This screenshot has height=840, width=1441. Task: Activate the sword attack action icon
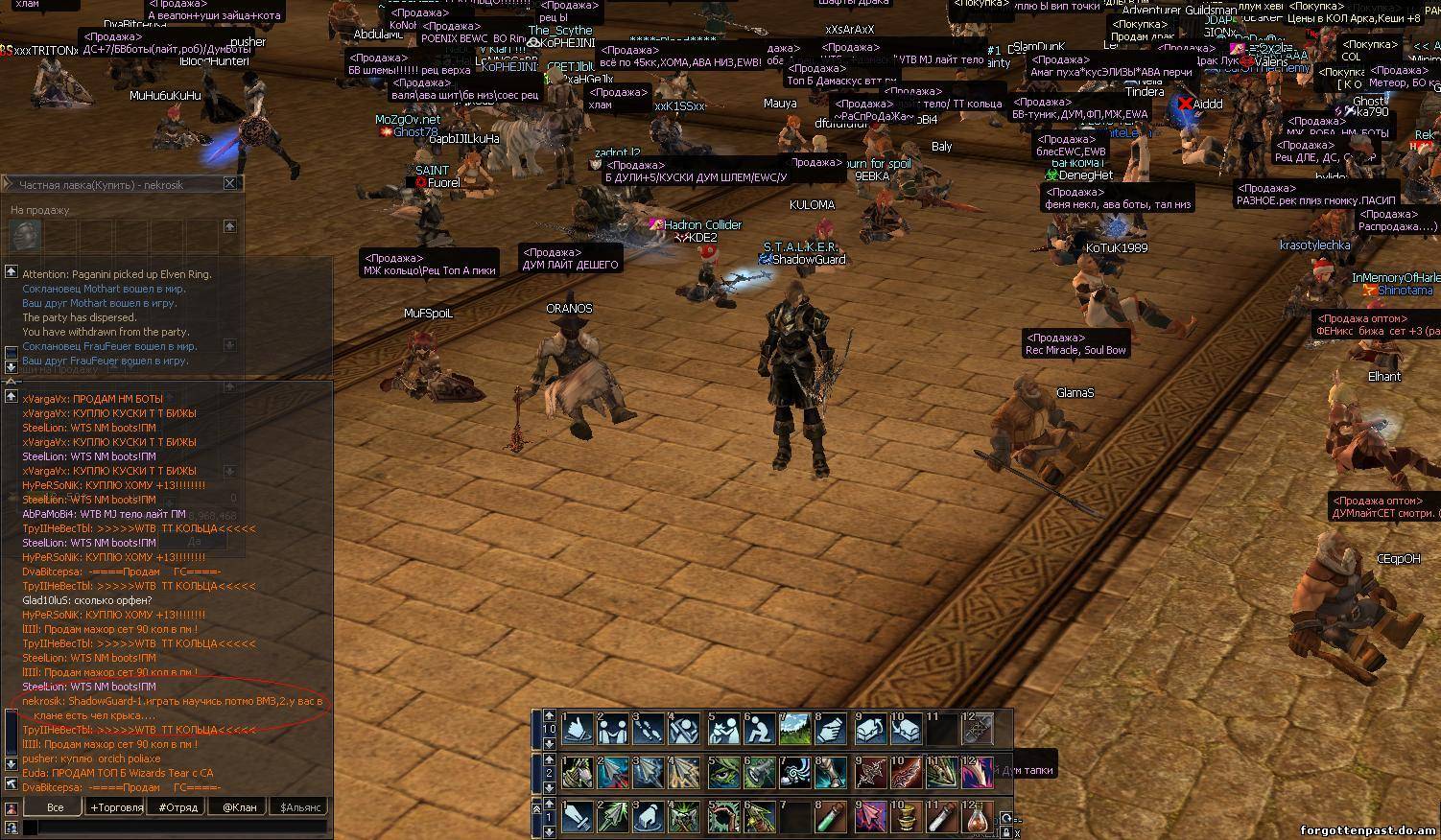578,818
